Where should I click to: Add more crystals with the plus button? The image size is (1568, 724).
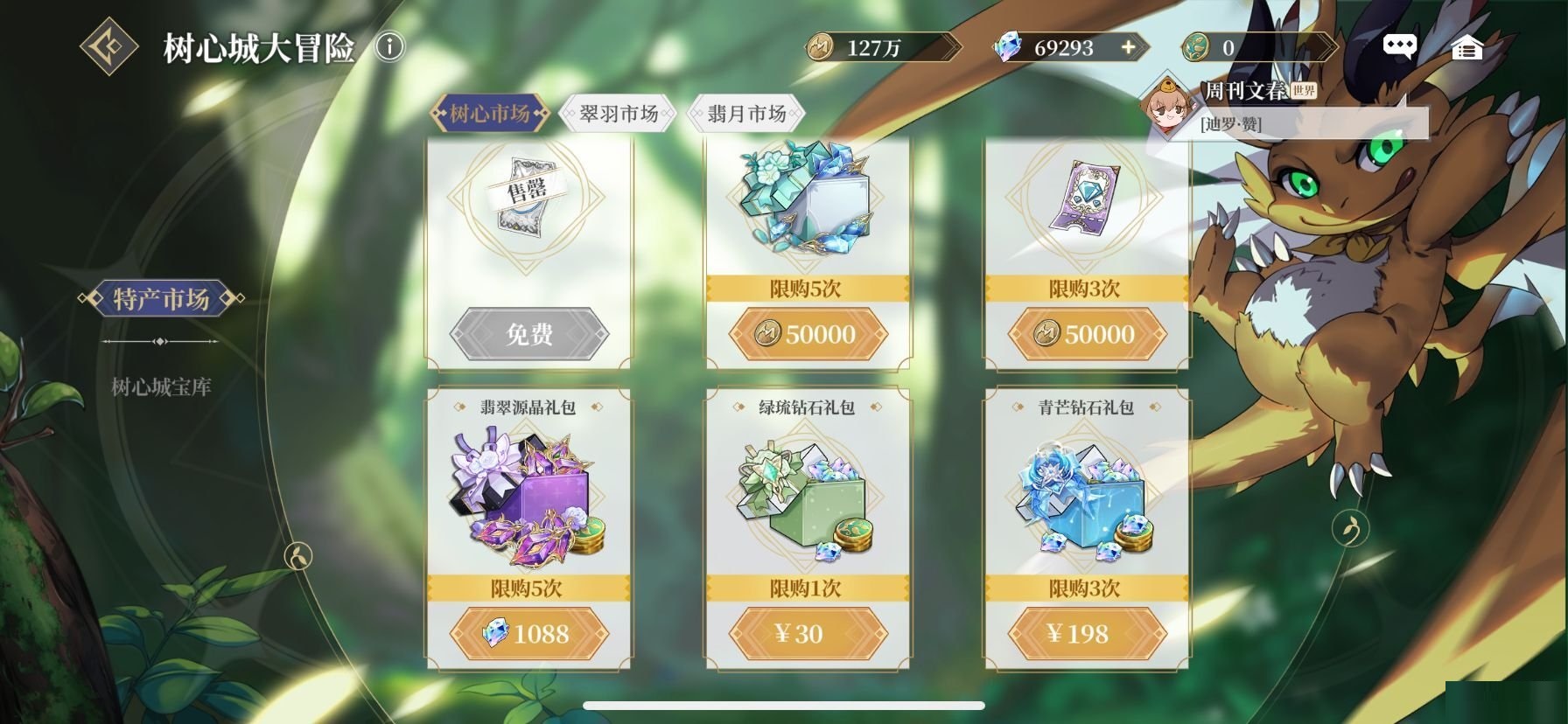pos(1129,47)
